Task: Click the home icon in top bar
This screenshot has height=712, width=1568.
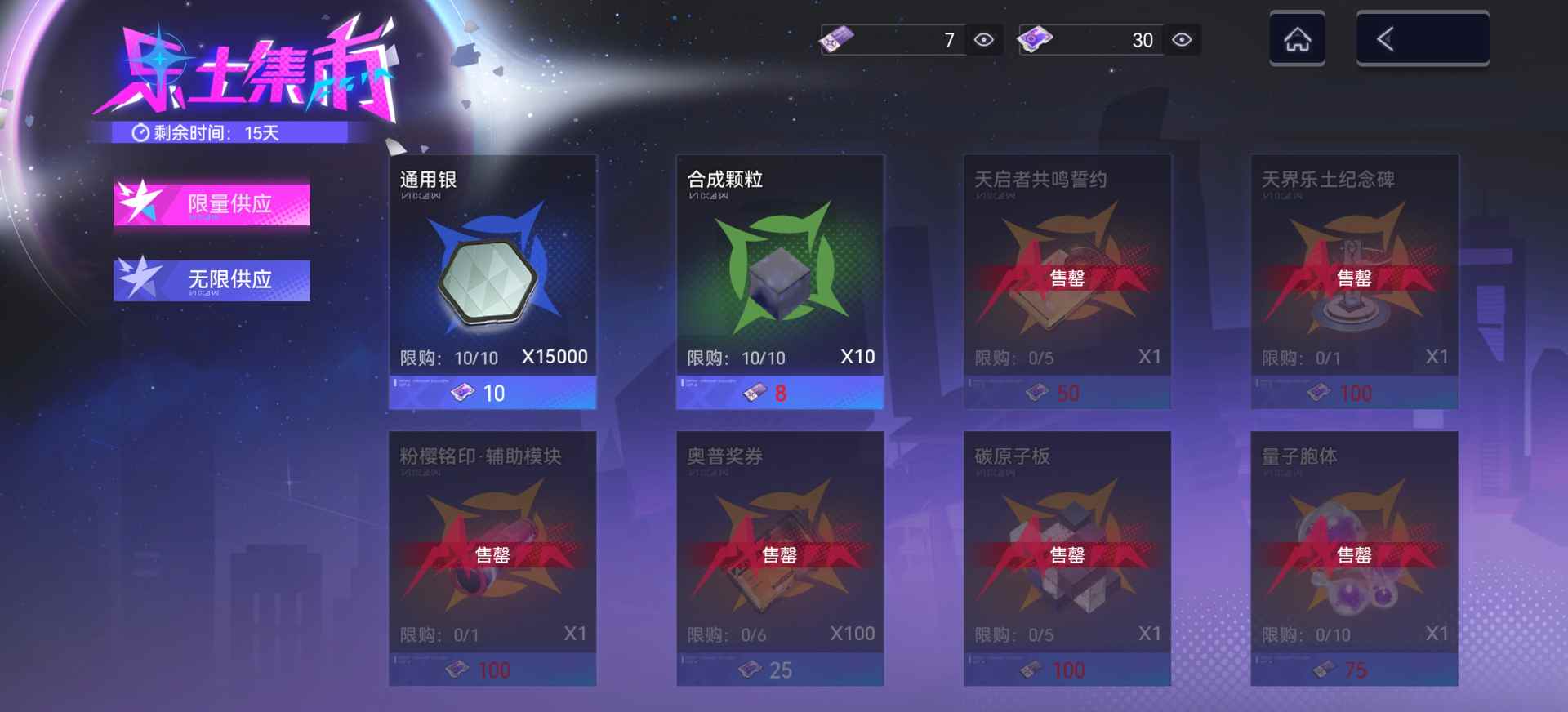Action: click(x=1296, y=39)
